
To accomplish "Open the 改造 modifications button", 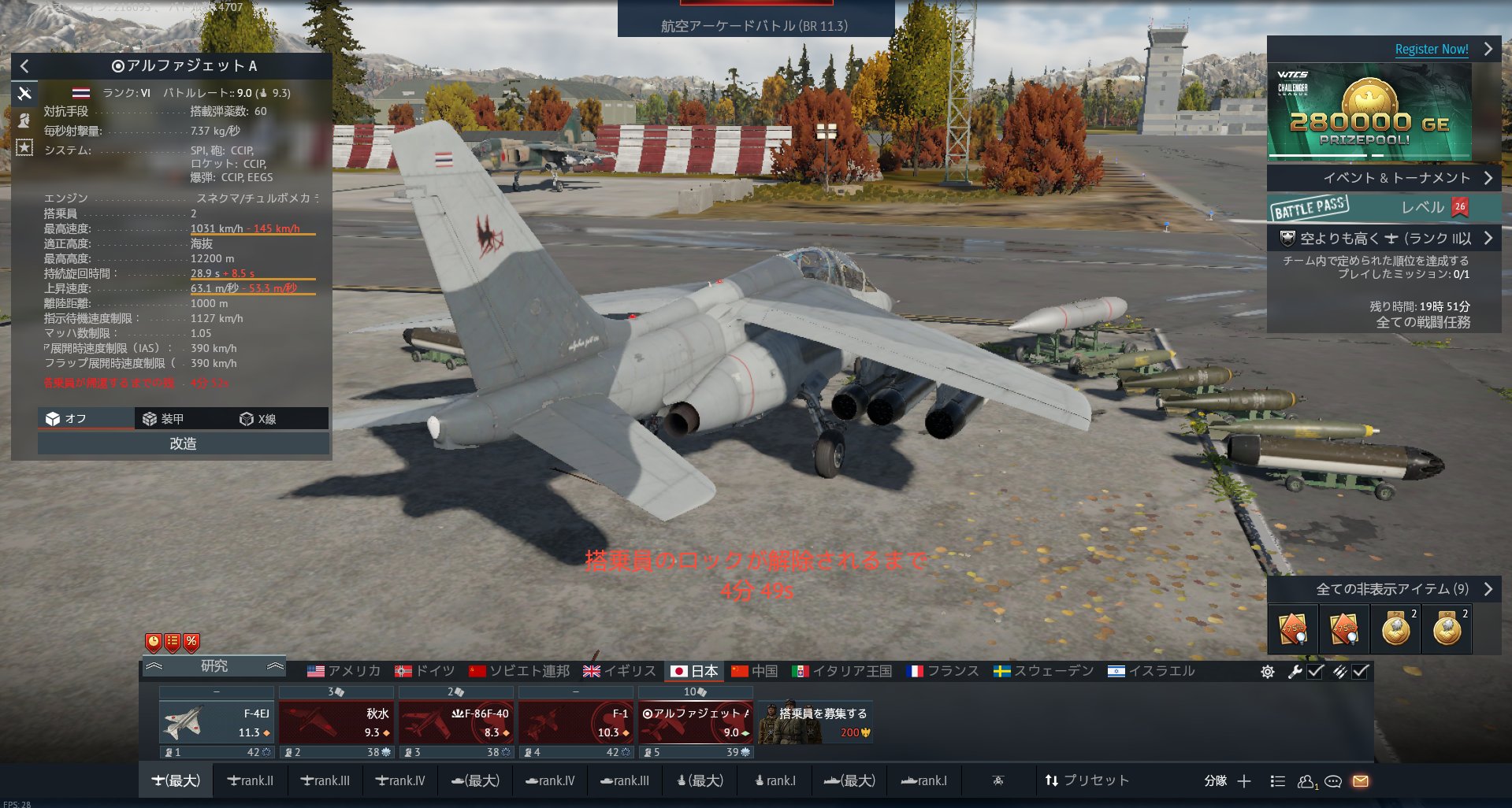I will point(183,444).
